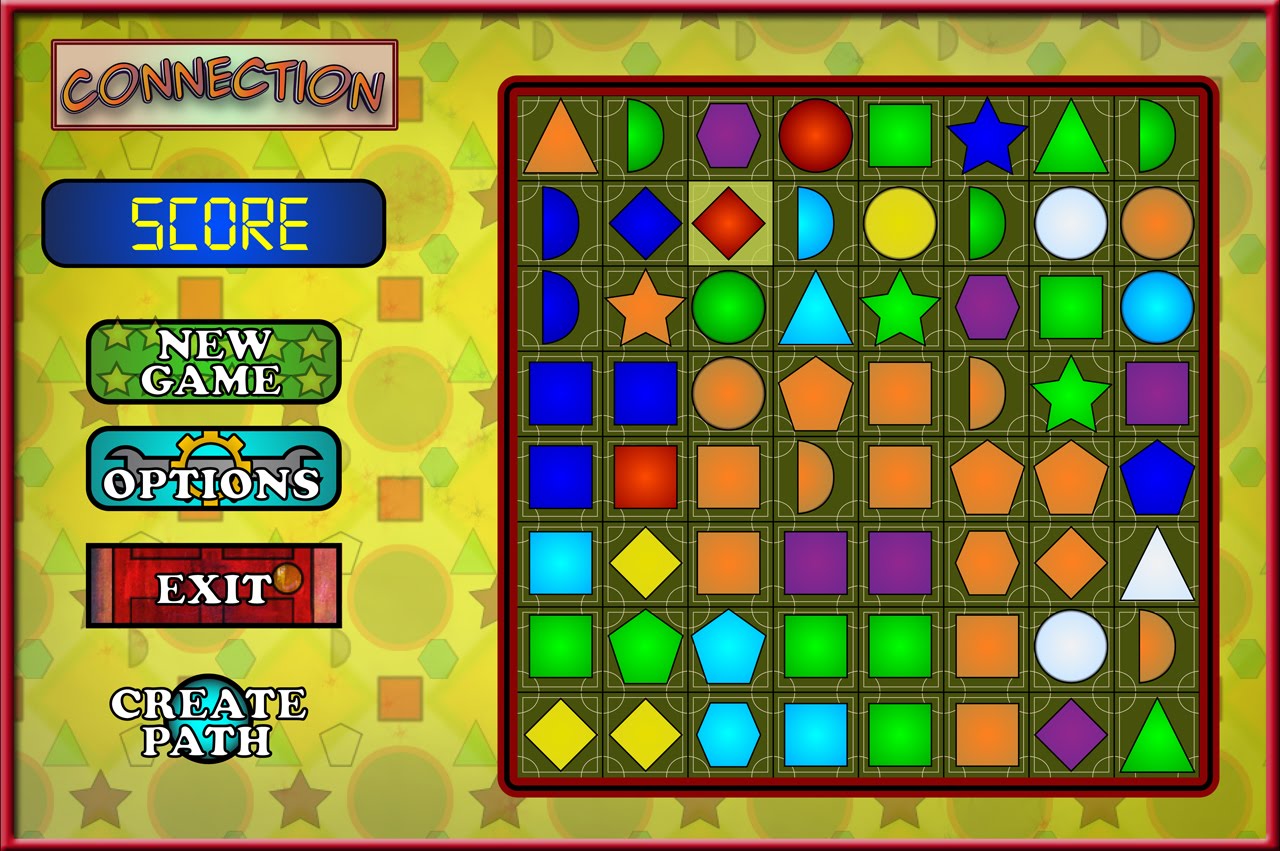
Task: Pick the blue star tile
Action: coord(986,136)
